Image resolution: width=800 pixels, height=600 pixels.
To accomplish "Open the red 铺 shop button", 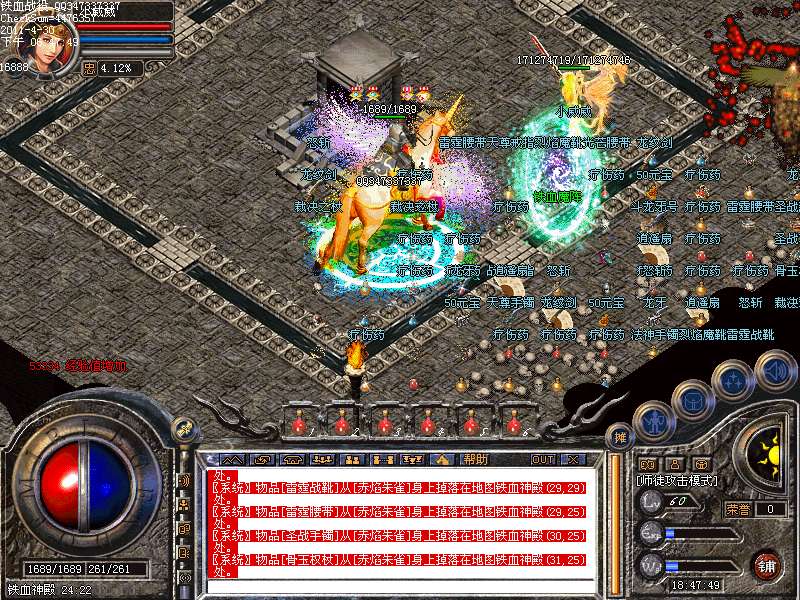I will (767, 564).
